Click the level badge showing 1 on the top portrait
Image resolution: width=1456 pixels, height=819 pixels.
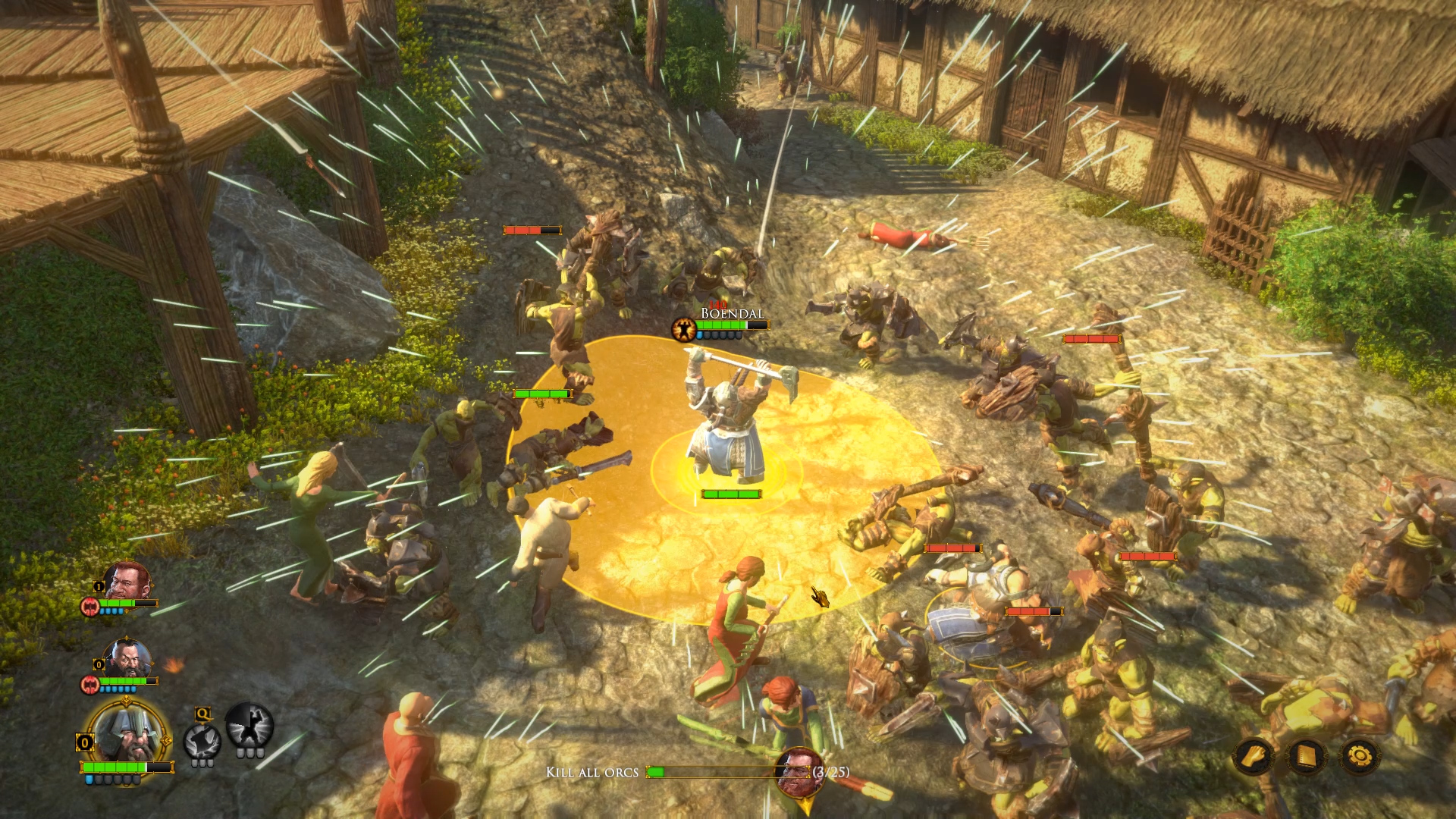pos(98,585)
